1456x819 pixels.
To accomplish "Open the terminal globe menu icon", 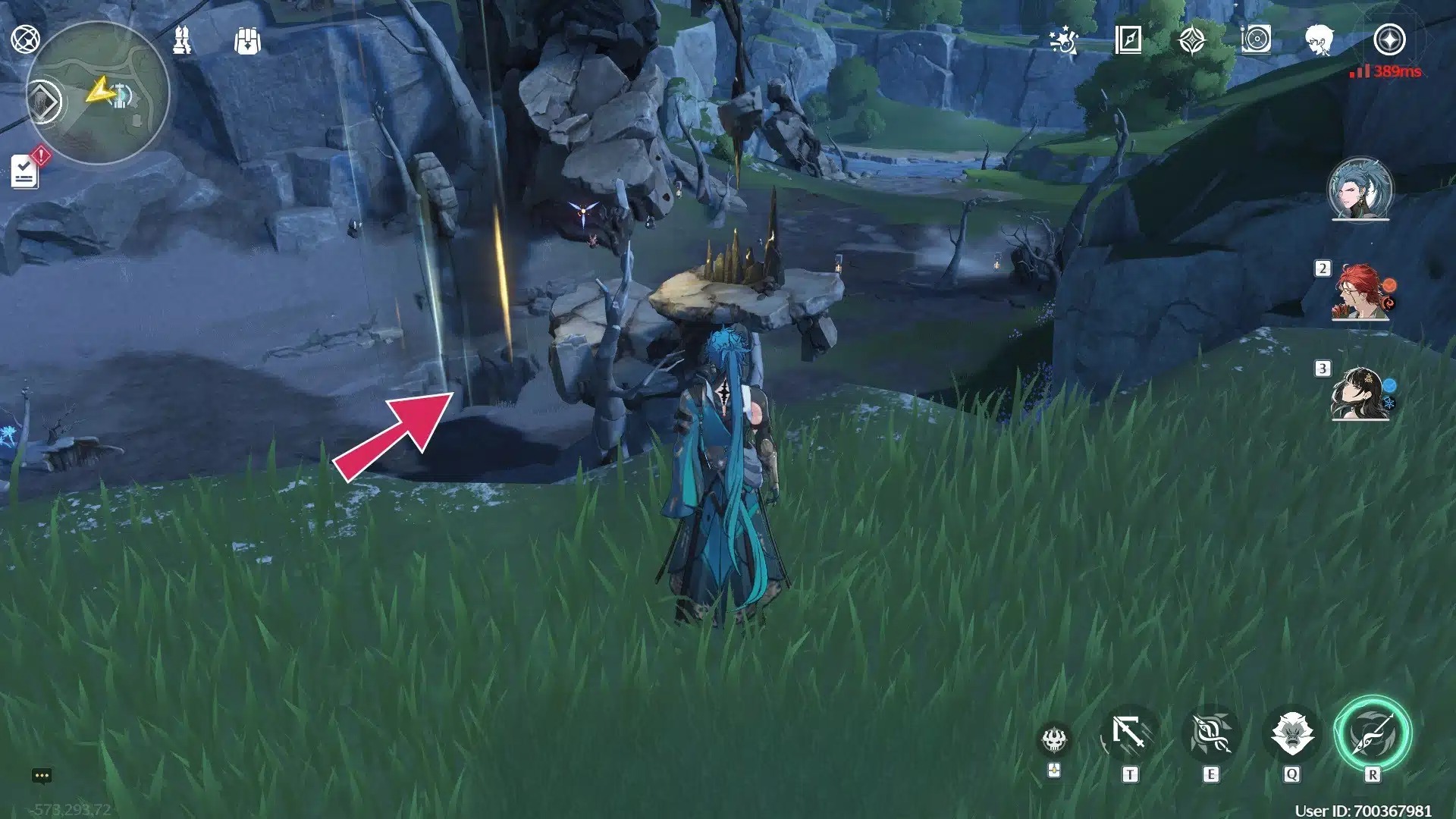I will (25, 39).
